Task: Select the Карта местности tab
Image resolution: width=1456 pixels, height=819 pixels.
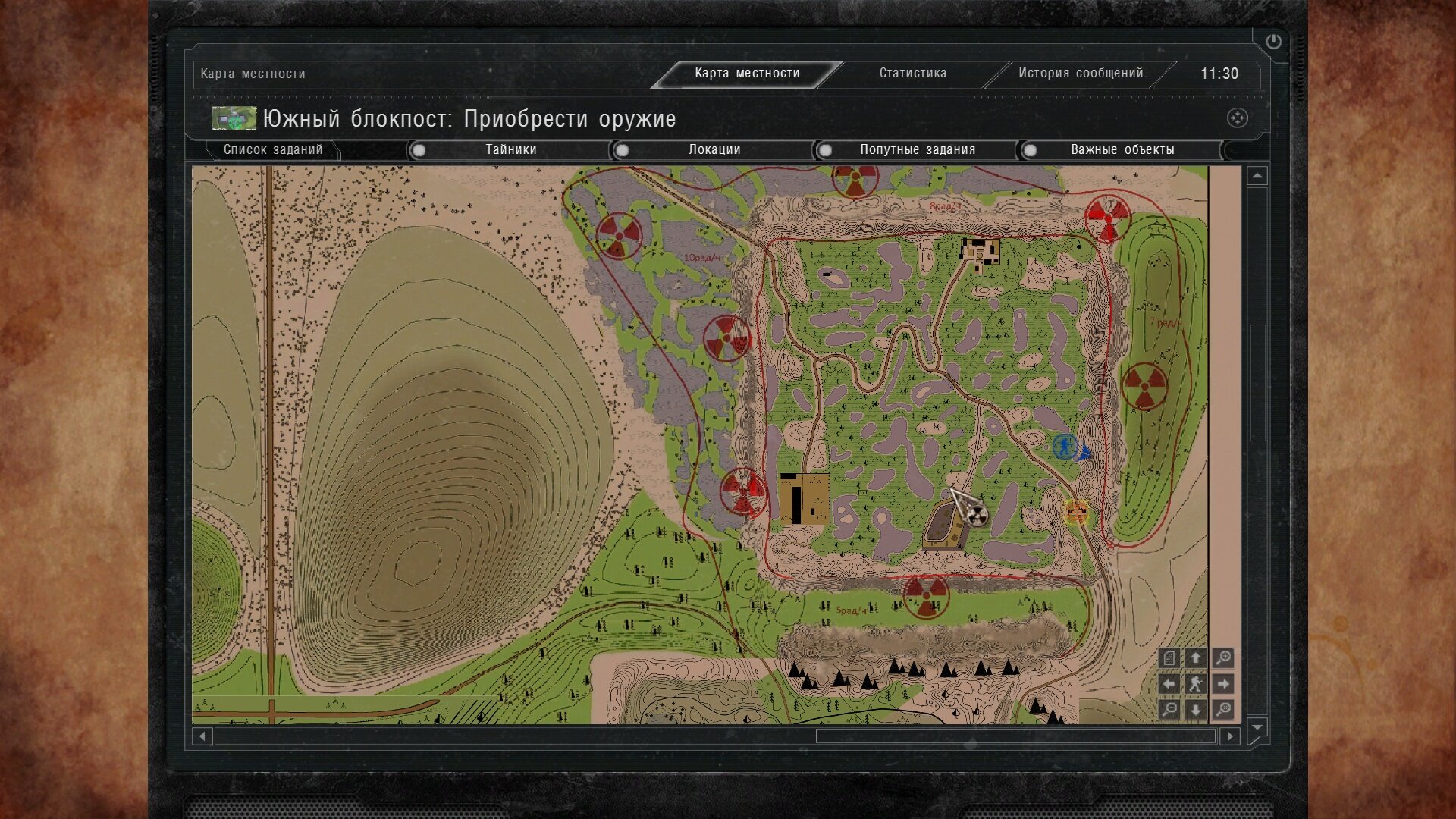Action: (x=747, y=74)
